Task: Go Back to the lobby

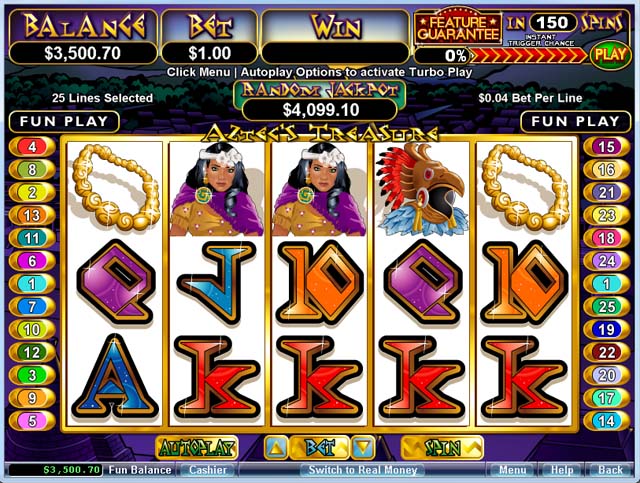Action: pos(609,469)
